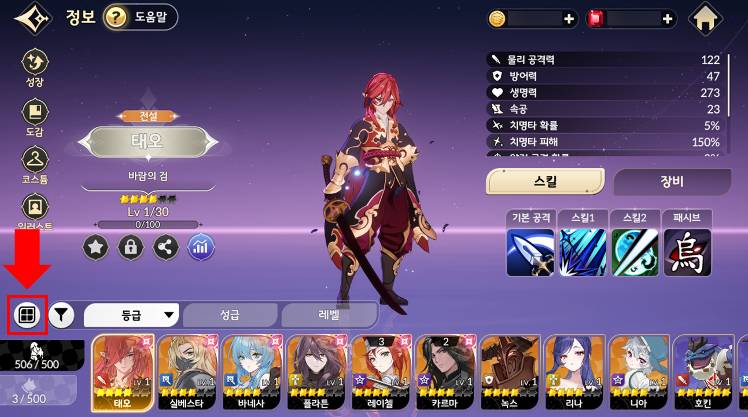748x417 pixels.
Task: Add more gold coins with plus
Action: tap(569, 19)
